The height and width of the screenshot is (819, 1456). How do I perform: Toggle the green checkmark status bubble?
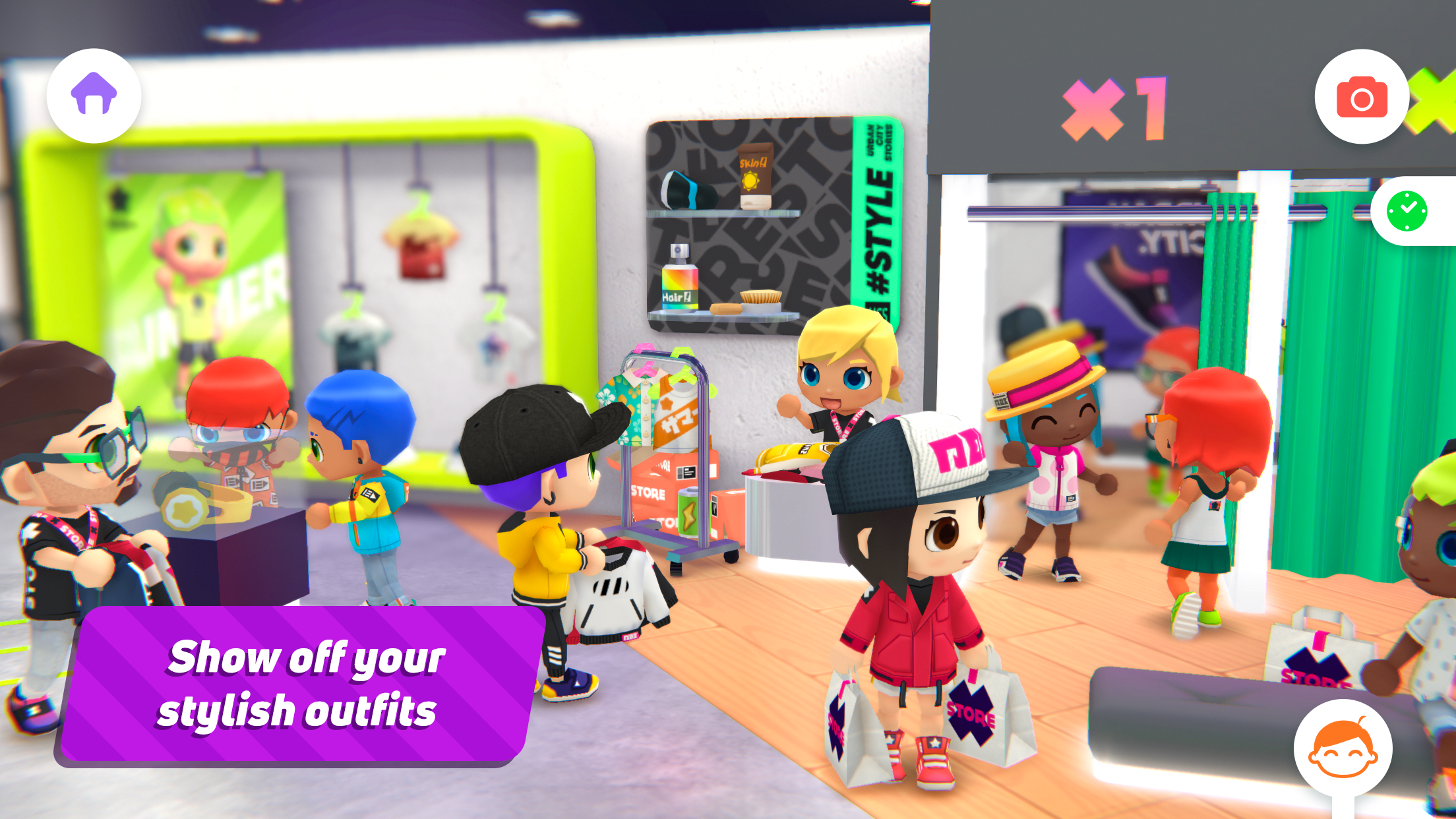(x=1409, y=212)
